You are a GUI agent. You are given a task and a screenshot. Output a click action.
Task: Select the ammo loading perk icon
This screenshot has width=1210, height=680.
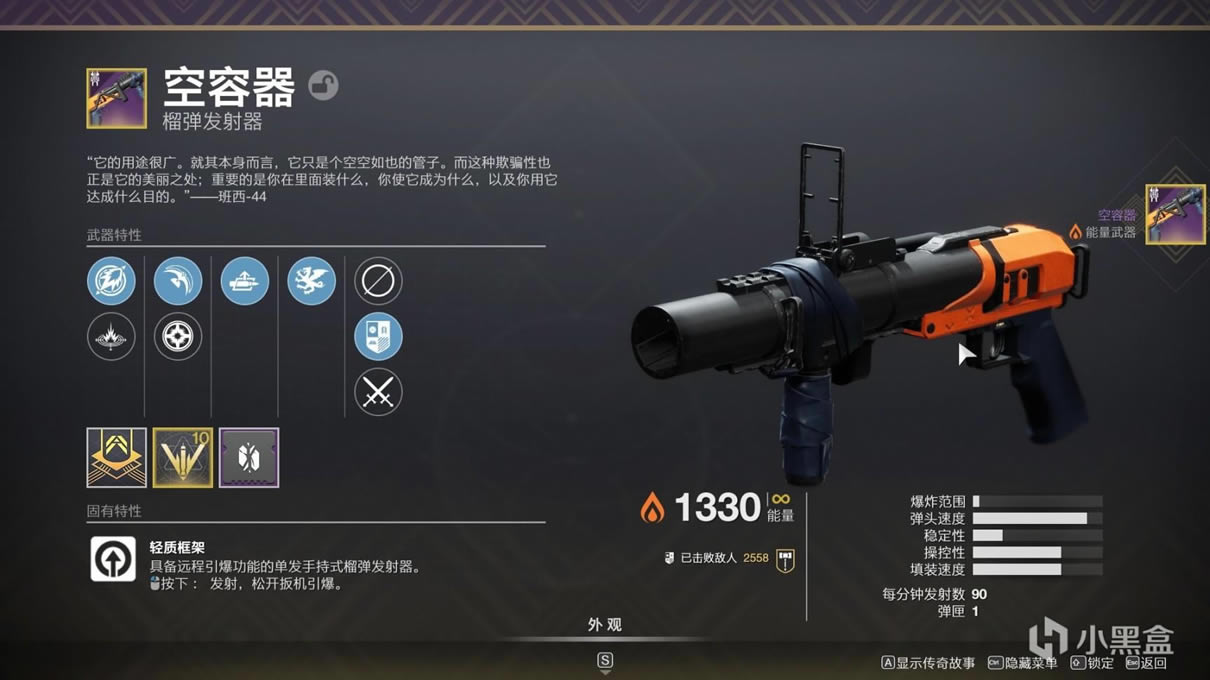245,281
